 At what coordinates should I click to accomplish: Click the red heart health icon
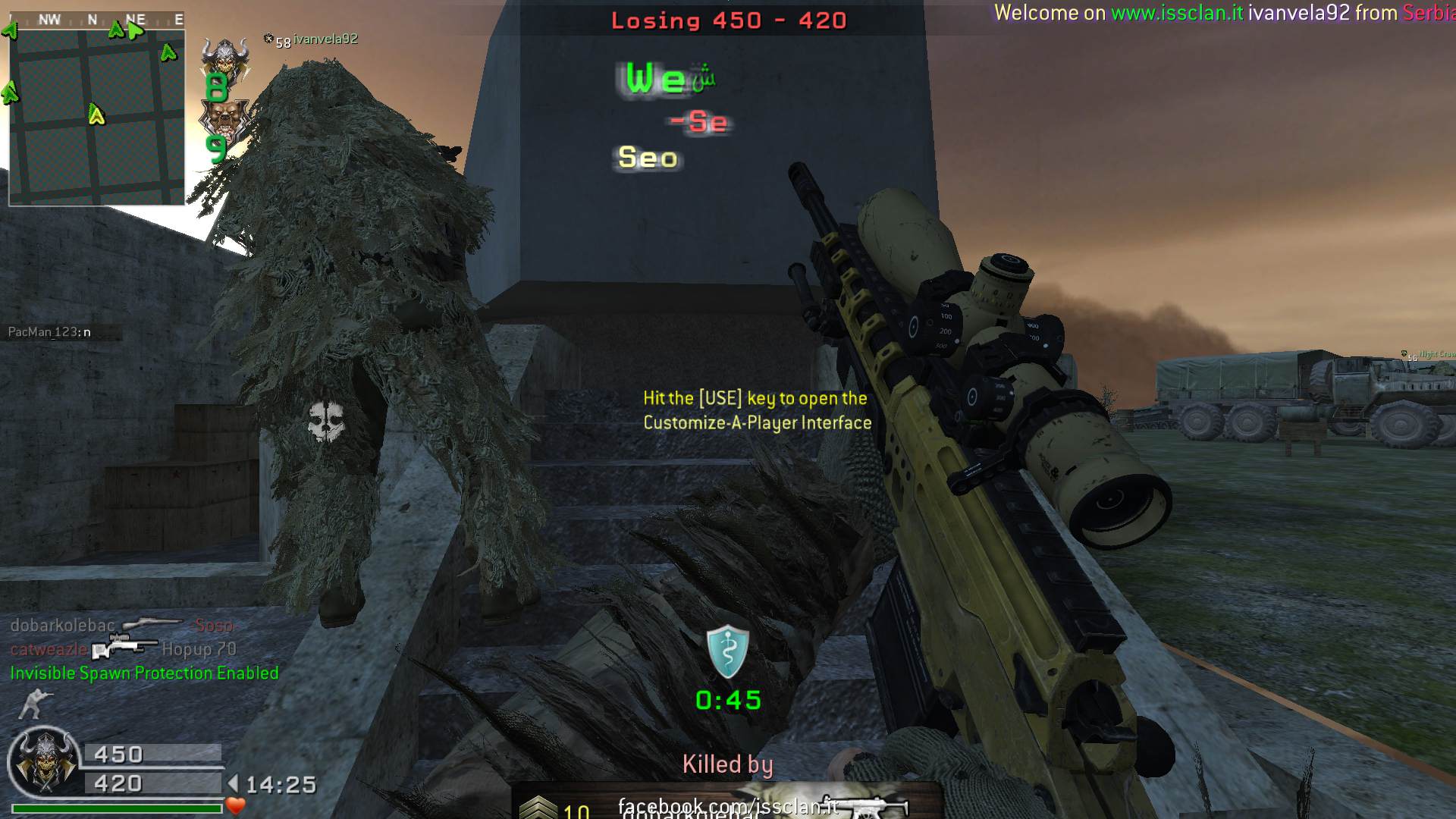pos(236,806)
